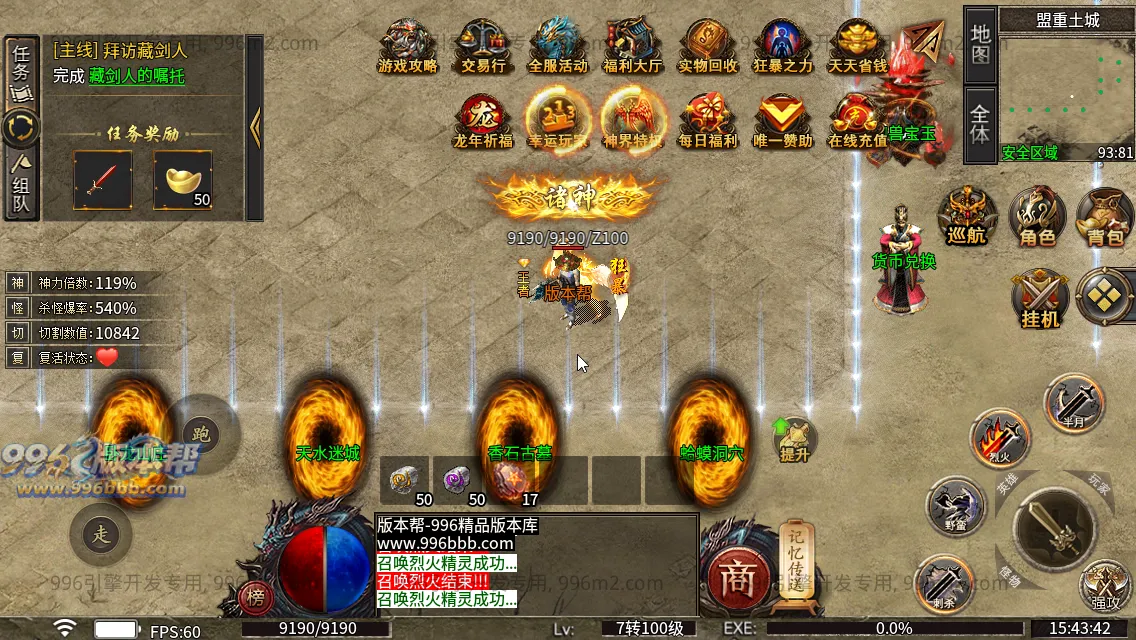Image resolution: width=1136 pixels, height=640 pixels.
Task: Open the 商 shop button
Action: [x=738, y=580]
